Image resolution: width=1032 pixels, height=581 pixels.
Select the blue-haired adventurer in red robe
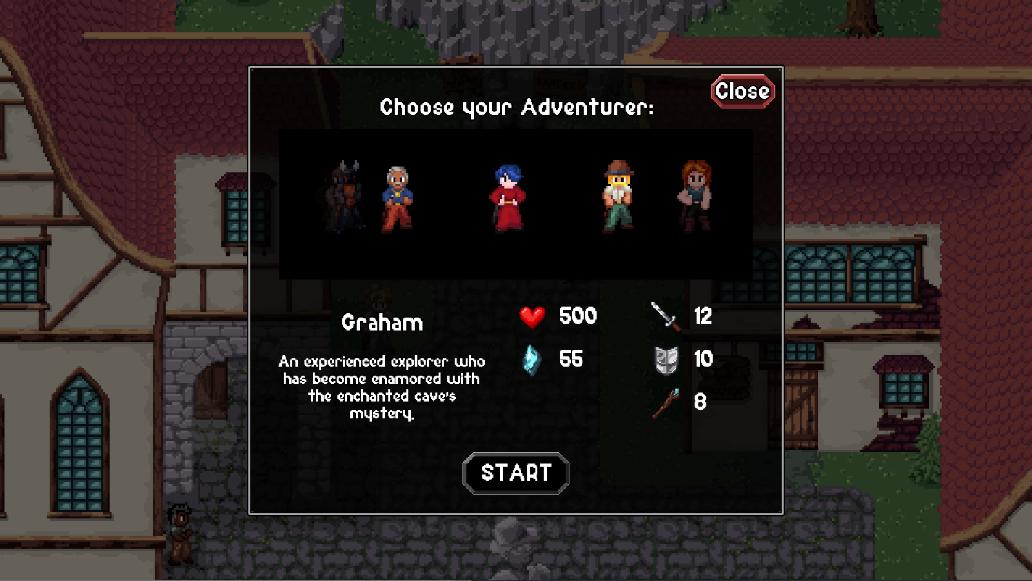pyautogui.click(x=509, y=198)
